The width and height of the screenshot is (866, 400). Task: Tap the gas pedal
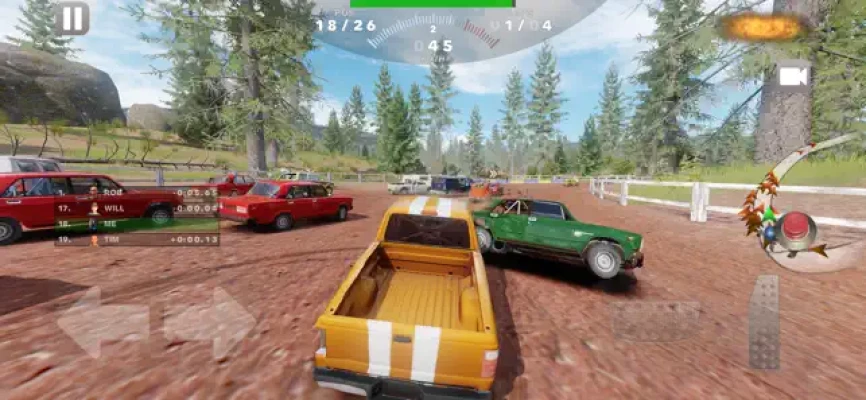(764, 321)
